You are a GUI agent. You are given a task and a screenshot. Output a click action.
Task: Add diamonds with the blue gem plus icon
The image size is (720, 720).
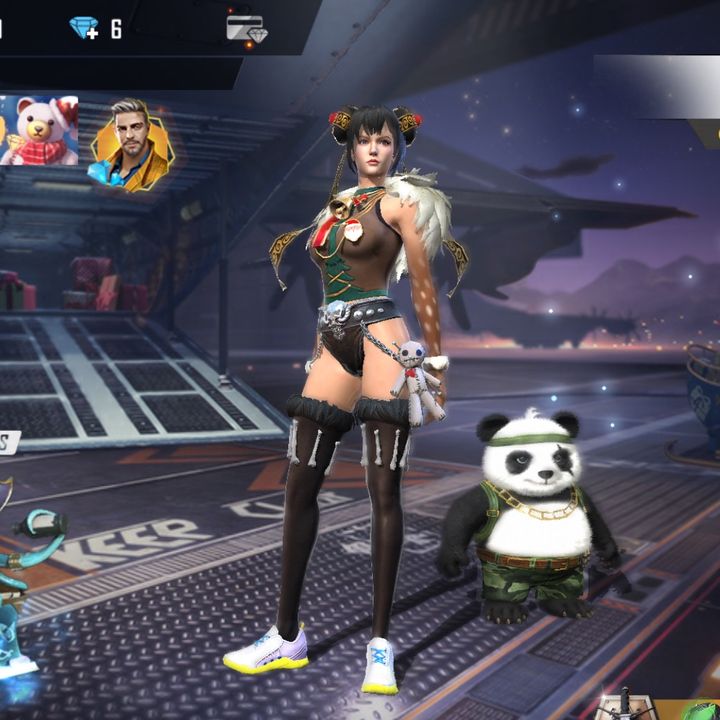84,28
